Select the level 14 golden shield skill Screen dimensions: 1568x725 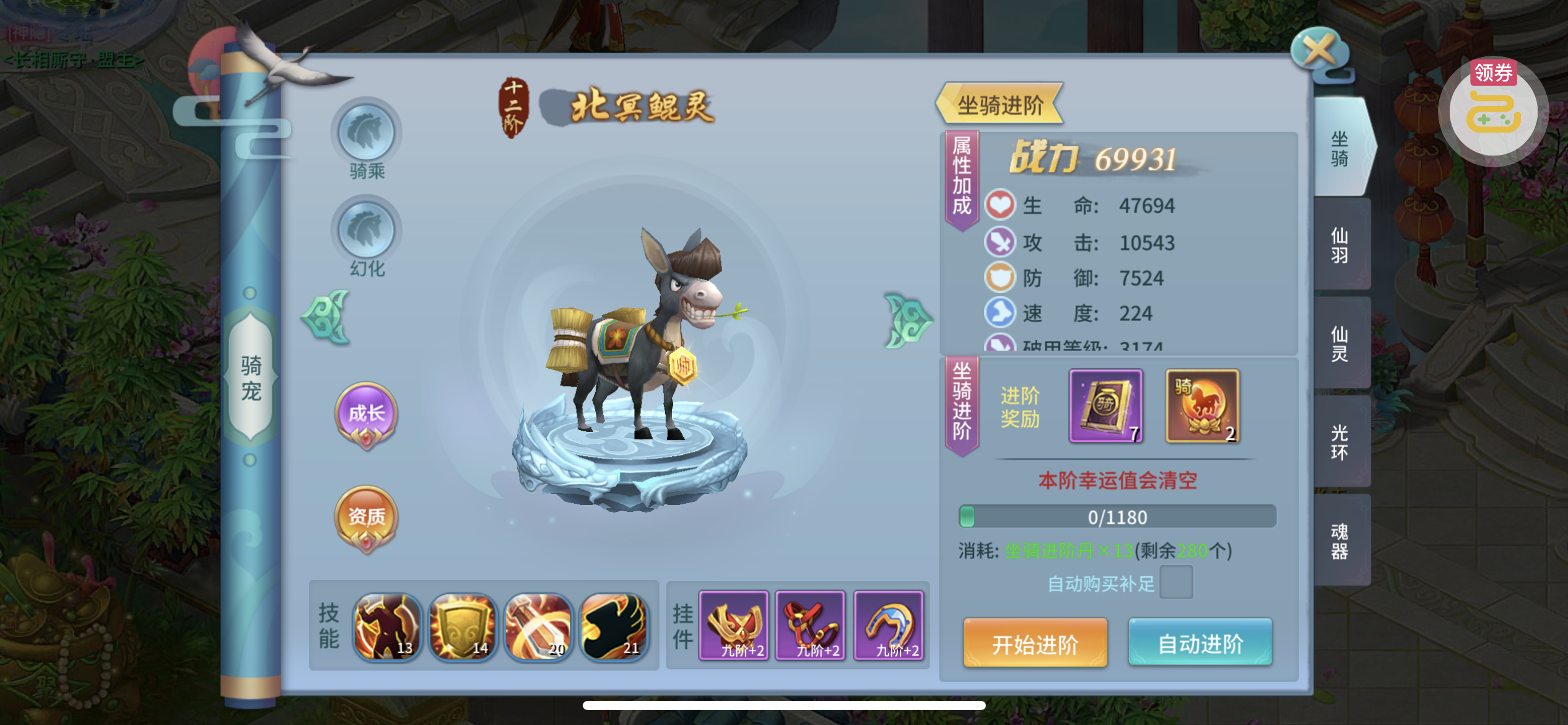(462, 626)
